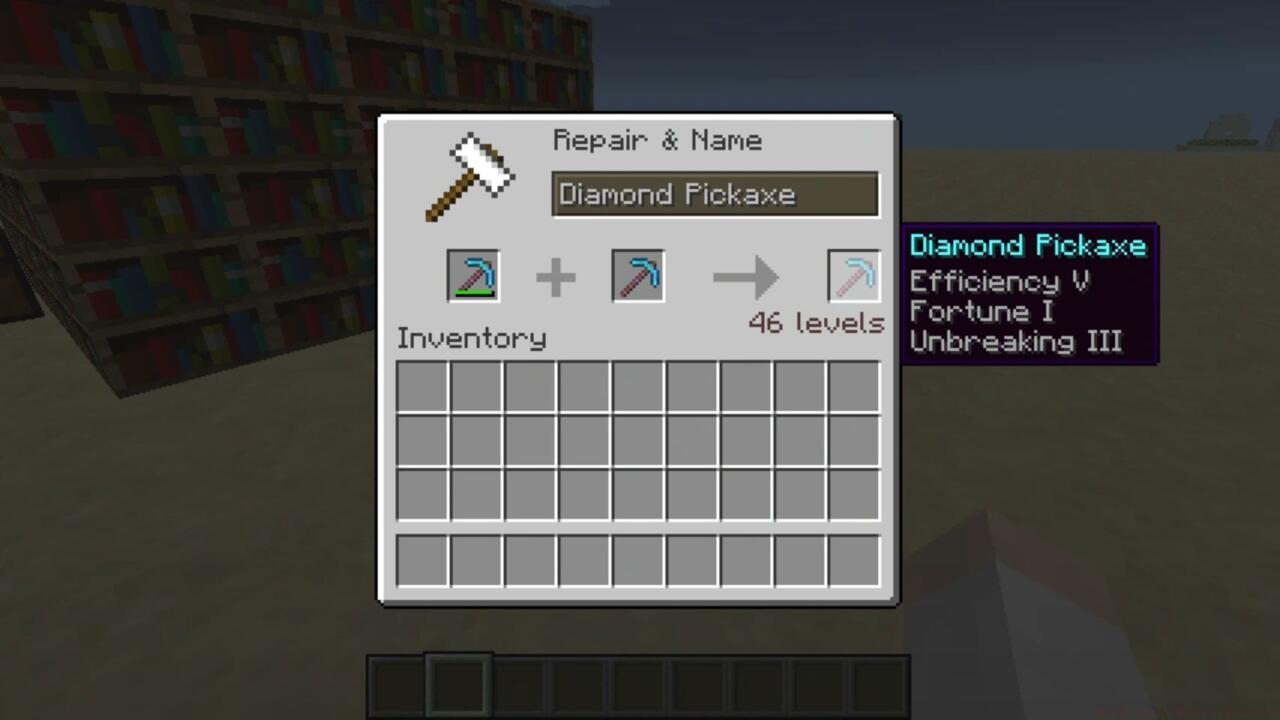The height and width of the screenshot is (720, 1280).
Task: Click the Efficiency V enchantment text
Action: pyautogui.click(x=1000, y=281)
